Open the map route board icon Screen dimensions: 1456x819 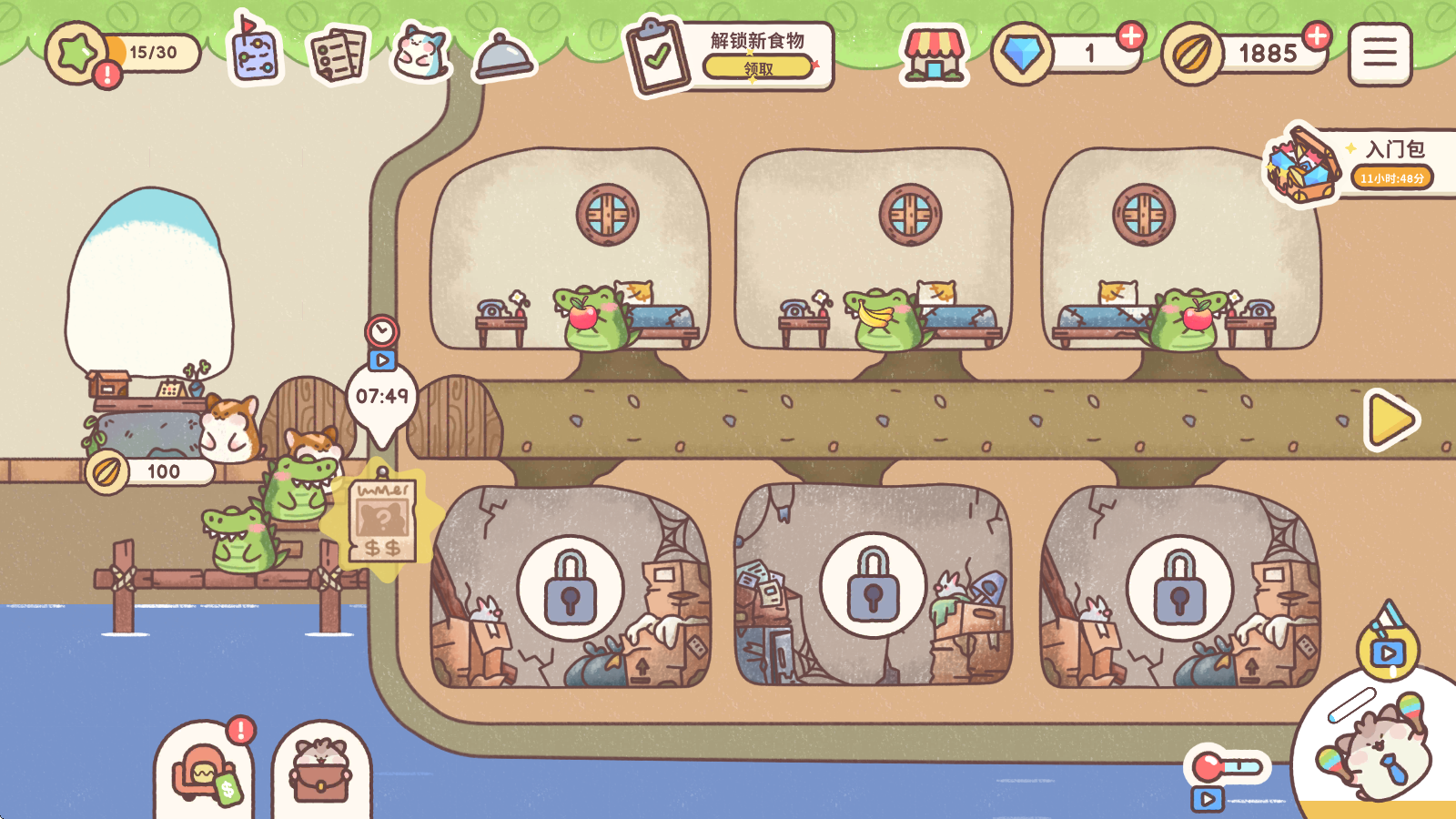click(x=255, y=53)
